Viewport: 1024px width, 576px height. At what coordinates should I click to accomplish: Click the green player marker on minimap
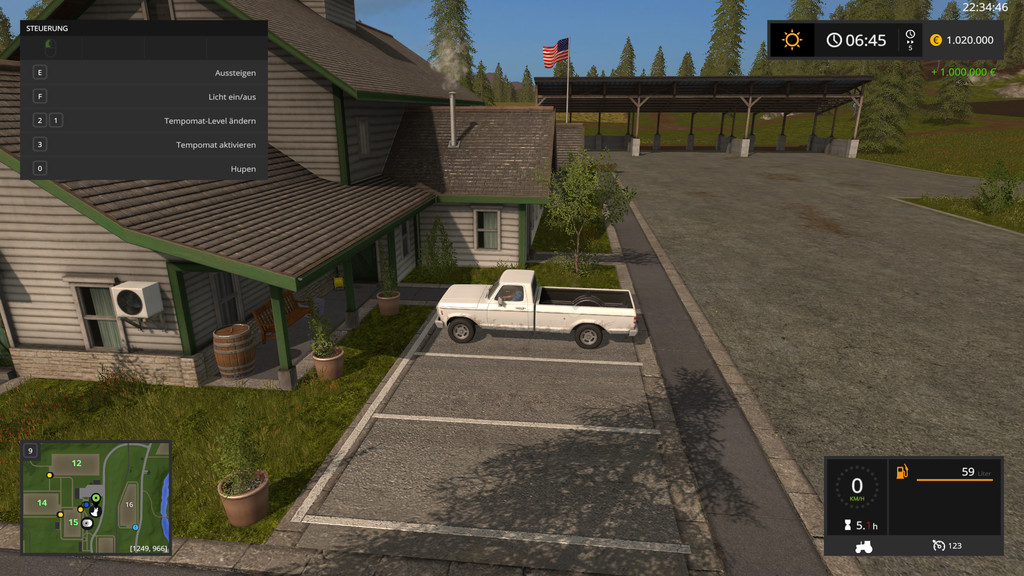click(96, 498)
